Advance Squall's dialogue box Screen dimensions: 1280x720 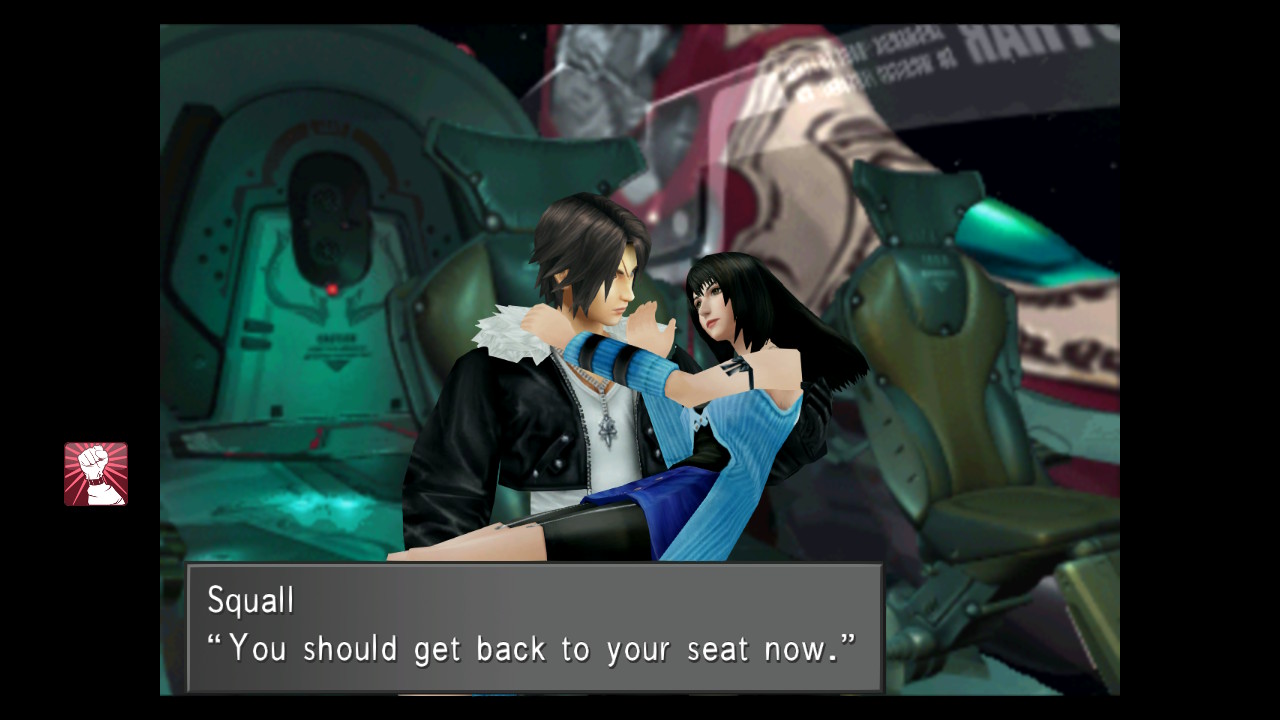pos(534,627)
